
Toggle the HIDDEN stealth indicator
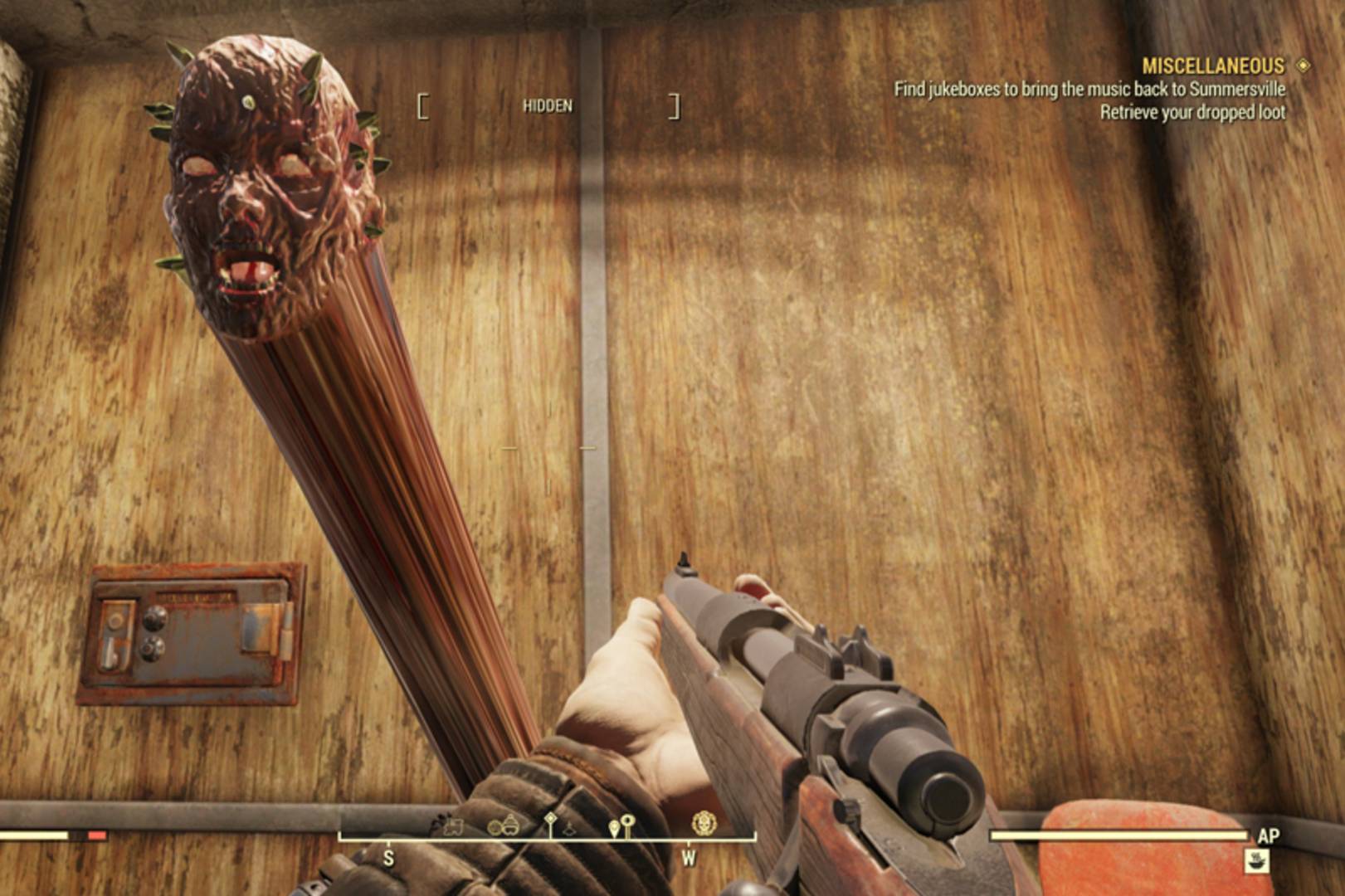[x=548, y=106]
